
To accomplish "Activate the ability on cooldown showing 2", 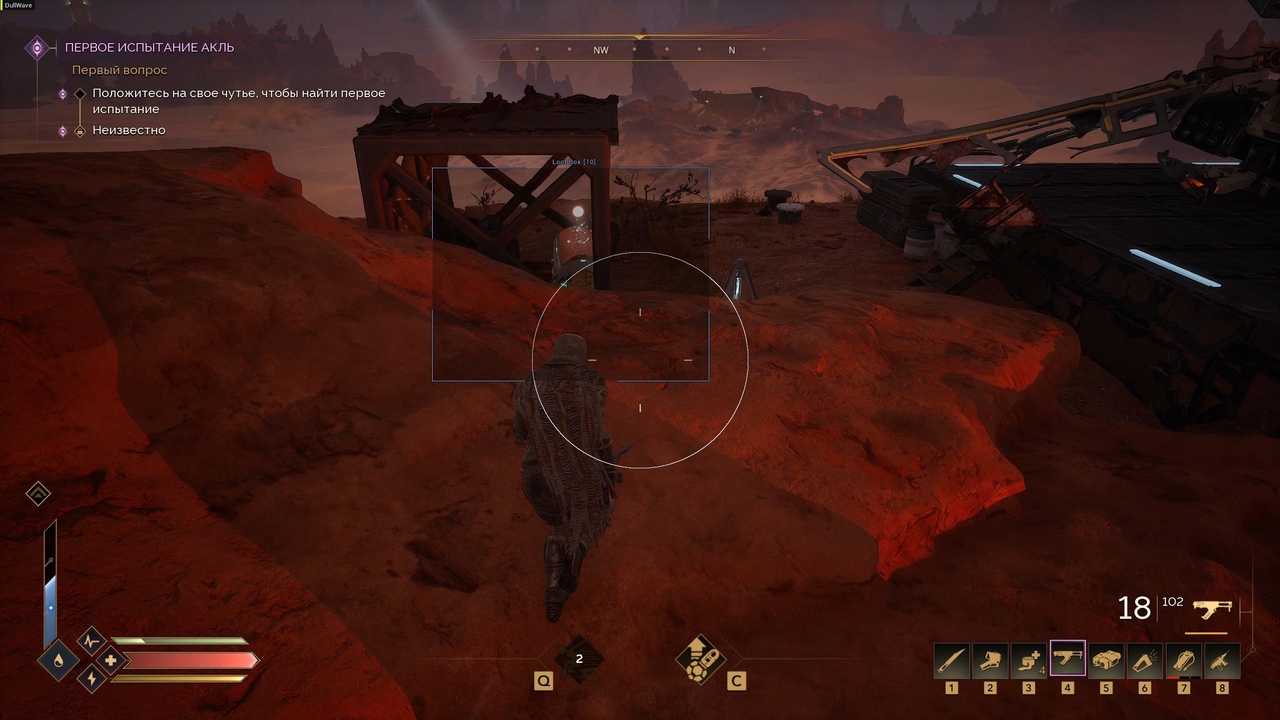I will 579,659.
